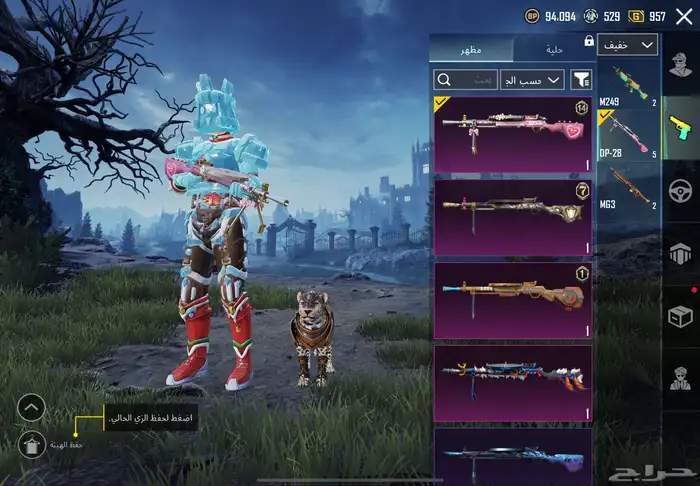
Task: Choose the pink heart DP-28 skin
Action: coord(513,135)
